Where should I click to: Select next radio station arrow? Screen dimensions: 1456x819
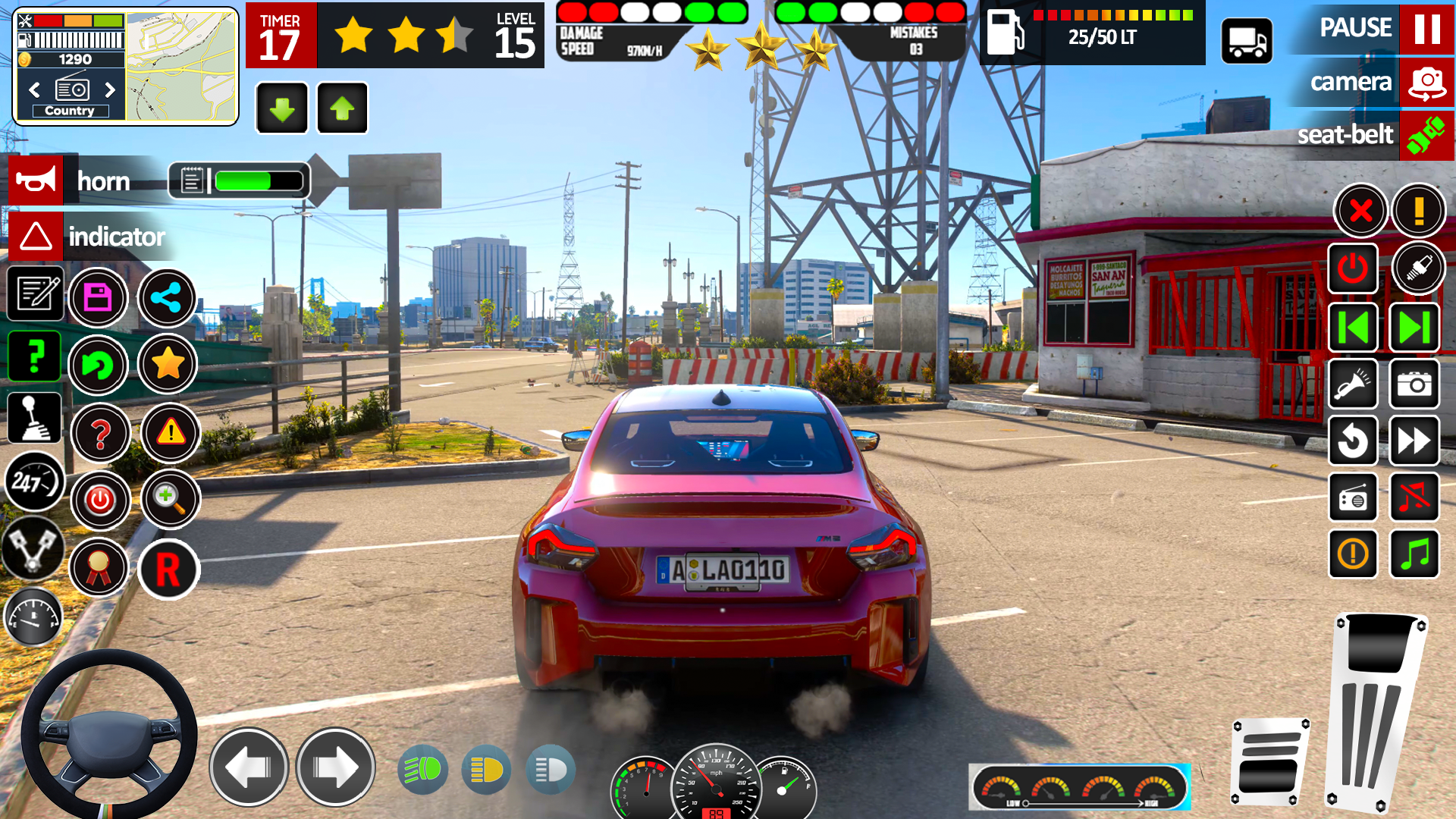[x=110, y=89]
